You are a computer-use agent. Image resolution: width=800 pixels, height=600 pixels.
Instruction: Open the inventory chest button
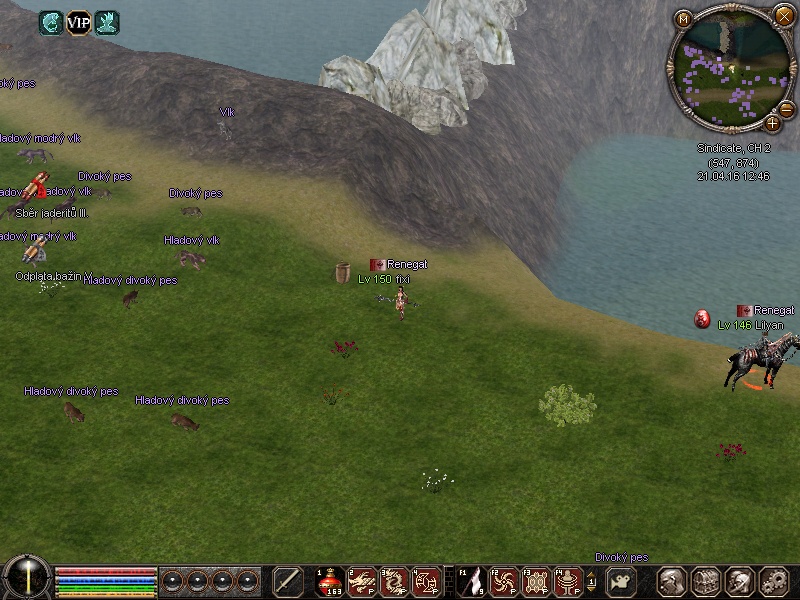pyautogui.click(x=706, y=581)
